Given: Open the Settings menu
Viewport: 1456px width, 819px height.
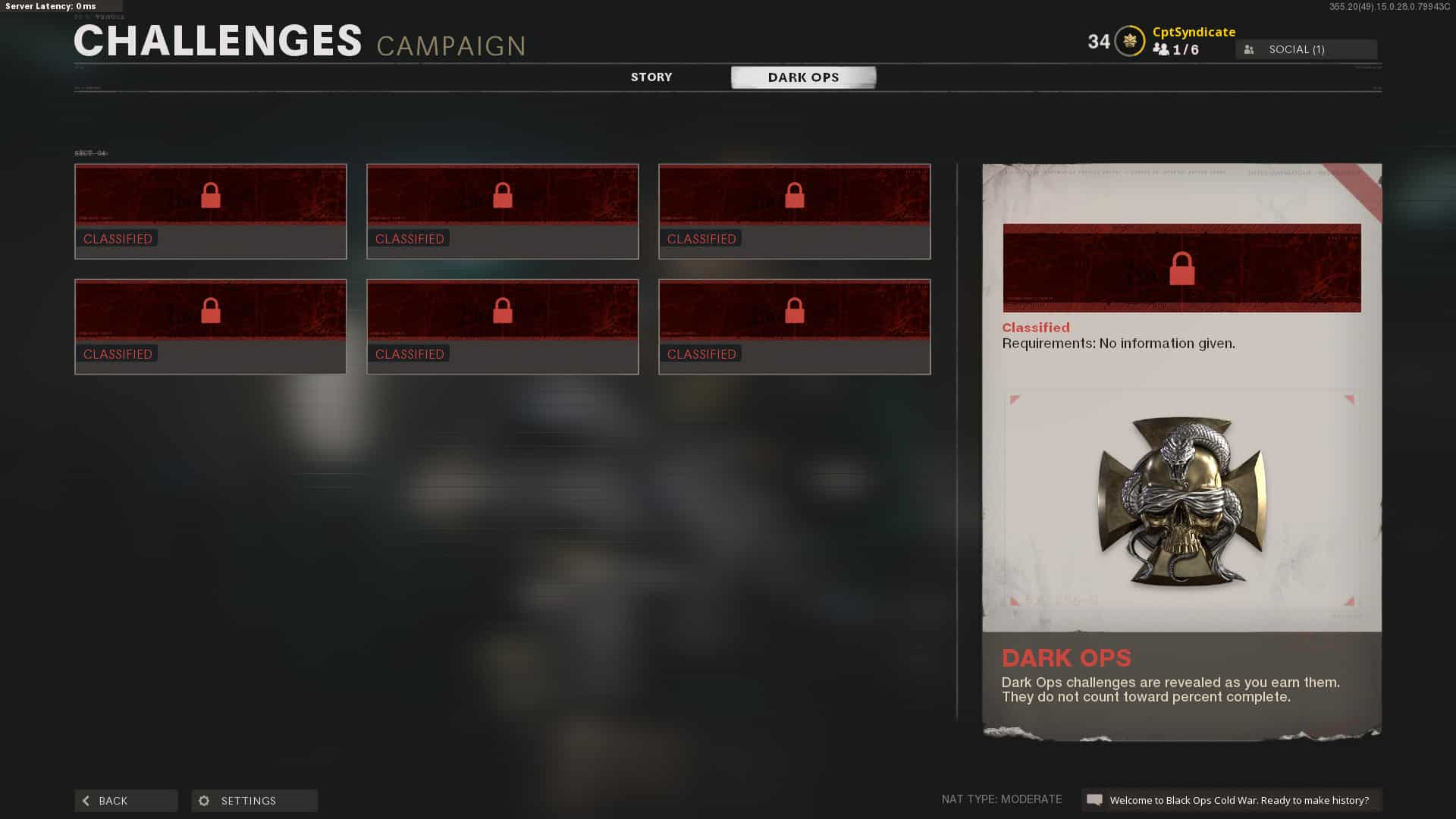Looking at the screenshot, I should point(254,801).
